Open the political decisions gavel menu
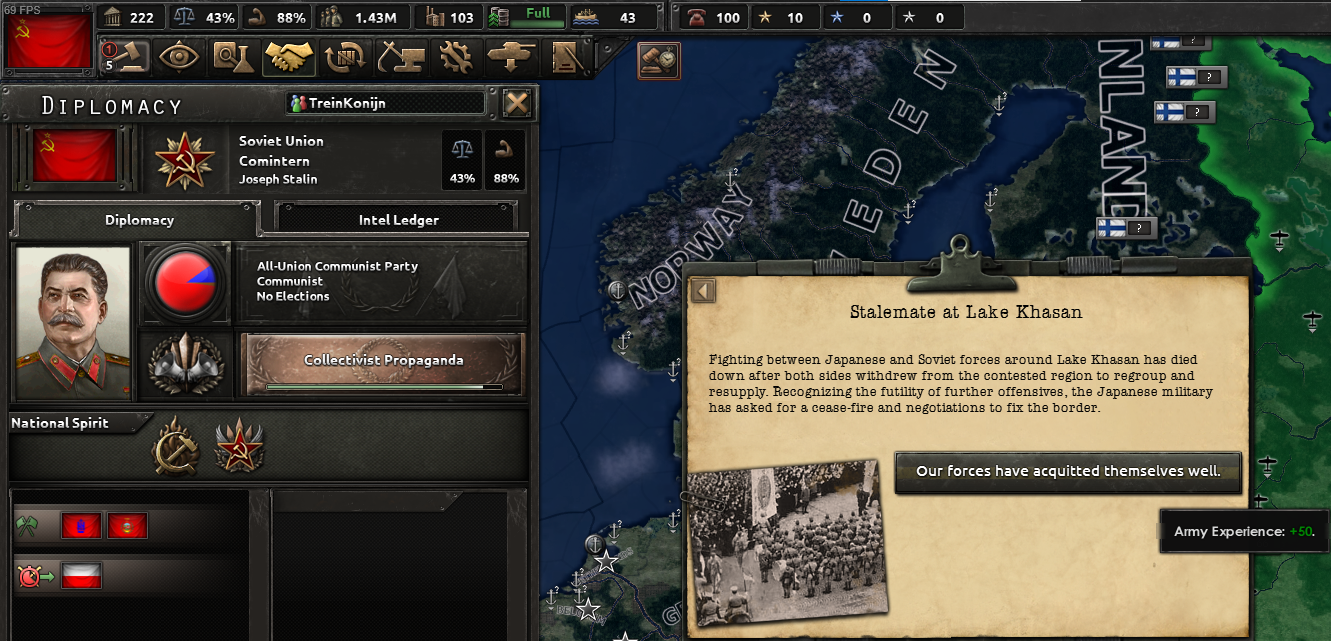Viewport: 1331px width, 641px height. [x=125, y=56]
